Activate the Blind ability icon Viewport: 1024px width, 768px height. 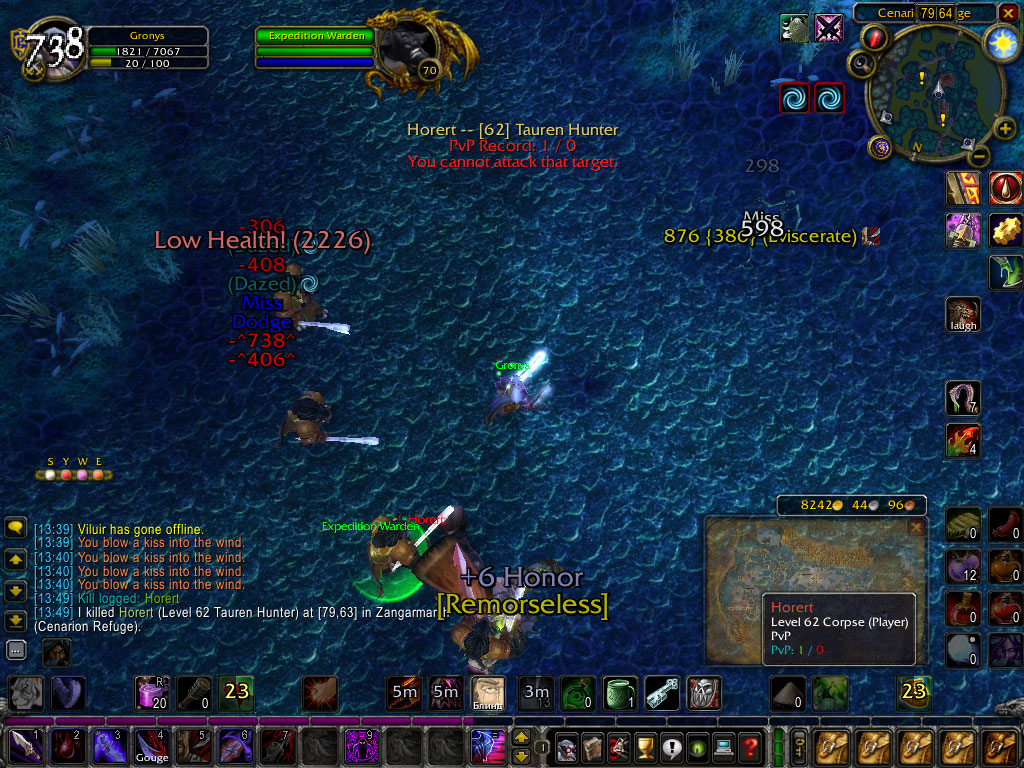[x=488, y=691]
